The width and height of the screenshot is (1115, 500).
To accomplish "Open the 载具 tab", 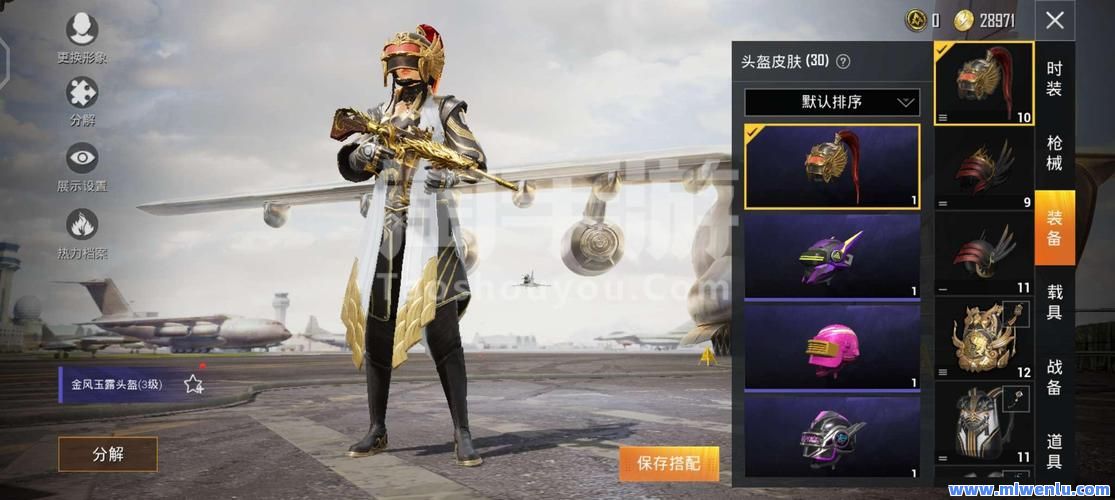I will [x=1054, y=301].
